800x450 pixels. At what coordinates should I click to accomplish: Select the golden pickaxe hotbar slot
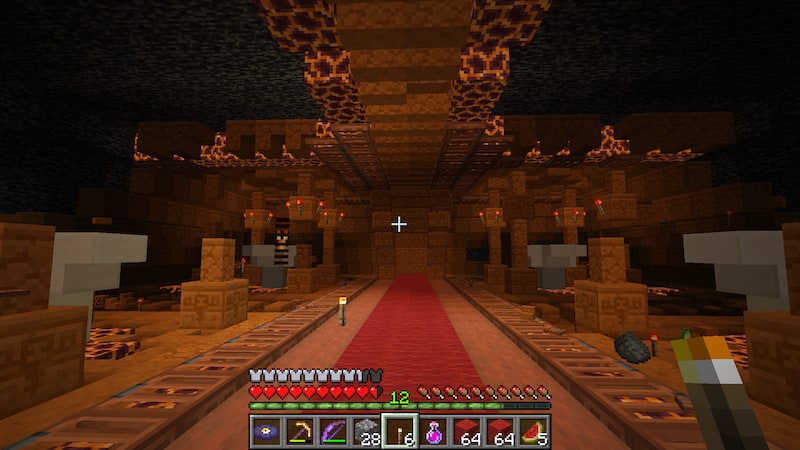(x=298, y=431)
